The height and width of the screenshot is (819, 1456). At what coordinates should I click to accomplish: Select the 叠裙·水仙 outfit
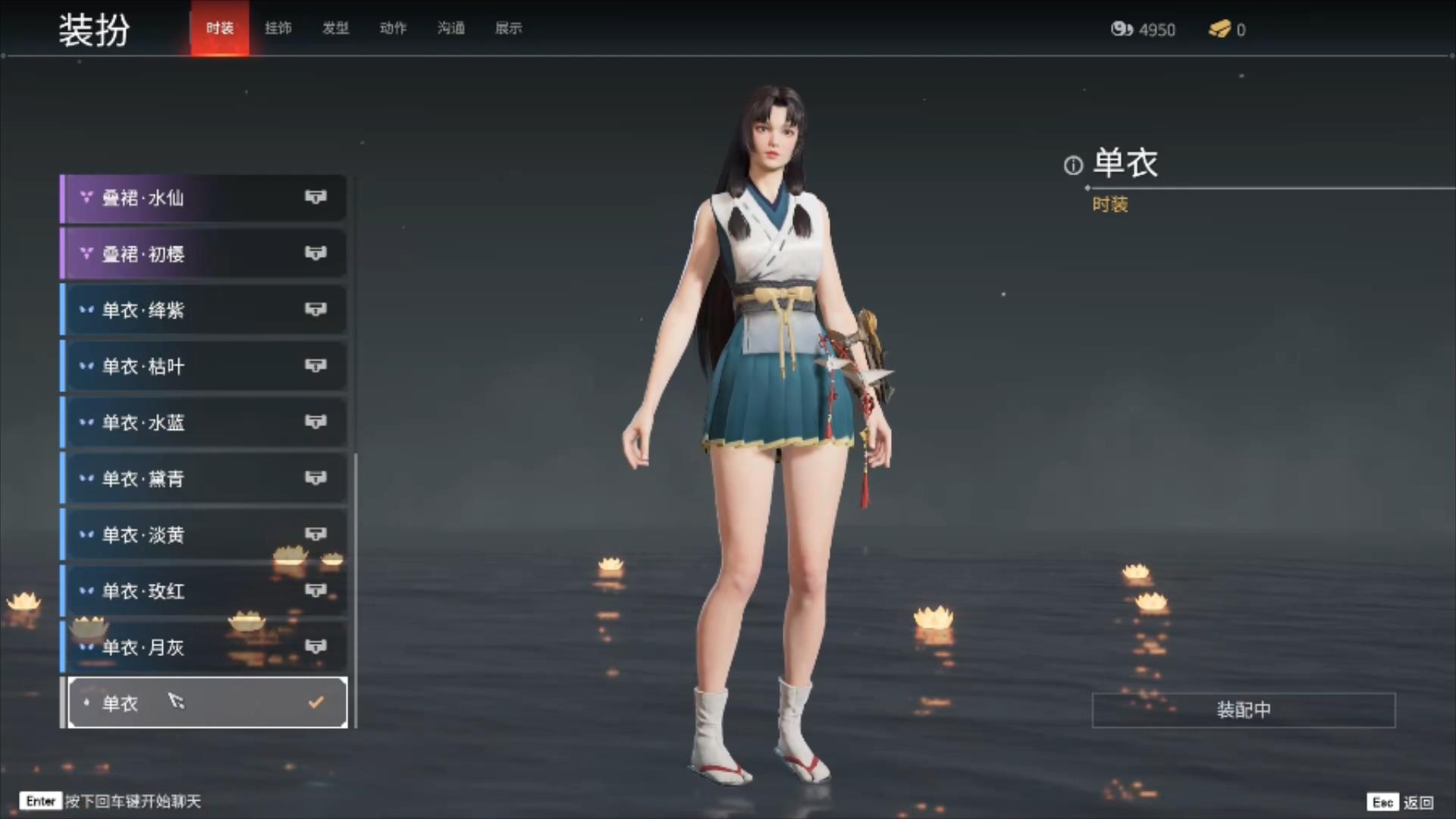click(203, 198)
